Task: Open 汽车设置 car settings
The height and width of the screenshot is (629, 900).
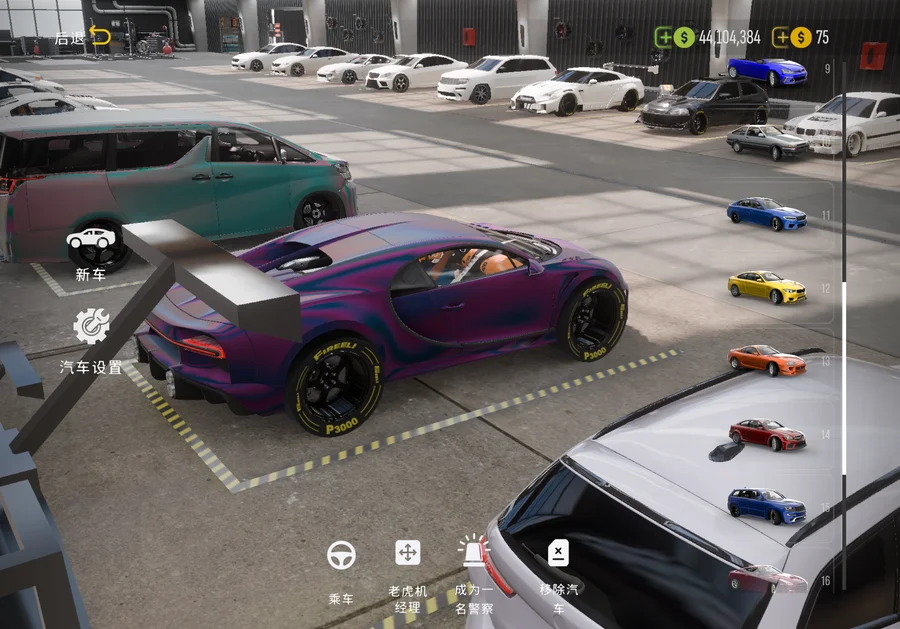Action: (91, 340)
